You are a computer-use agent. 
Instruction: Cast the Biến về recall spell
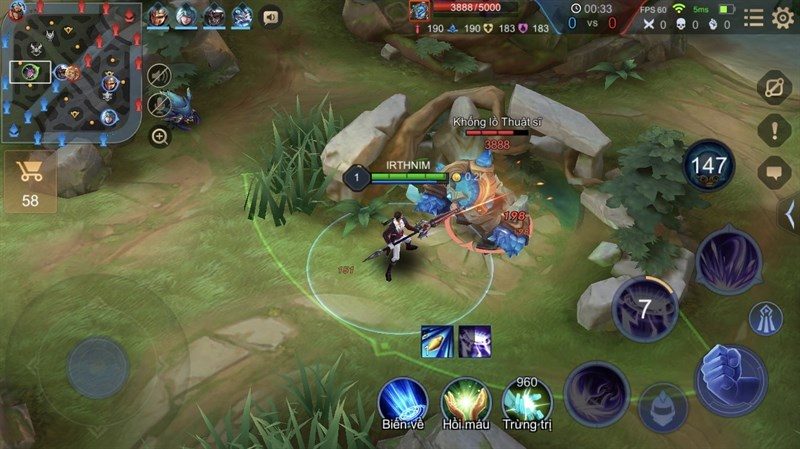[x=402, y=400]
